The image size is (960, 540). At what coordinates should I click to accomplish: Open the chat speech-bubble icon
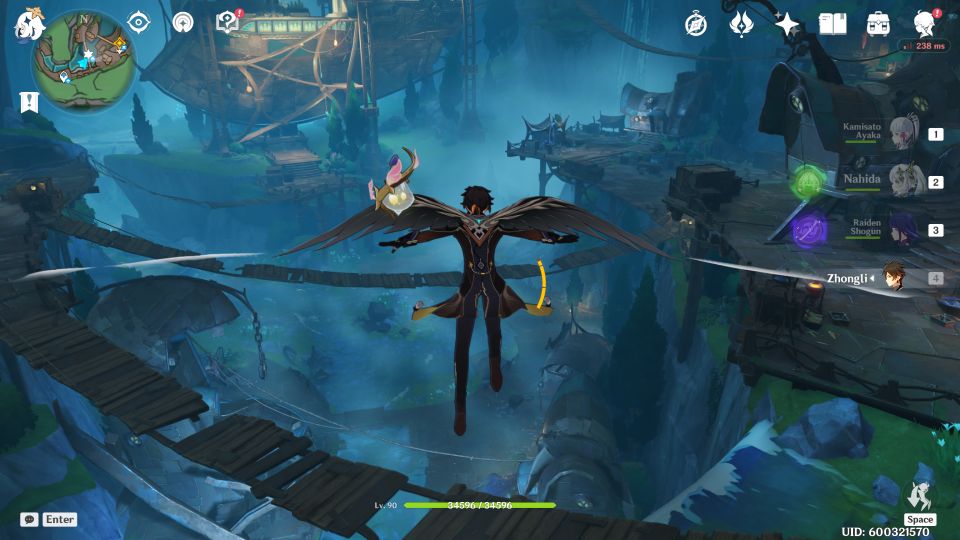pos(29,519)
